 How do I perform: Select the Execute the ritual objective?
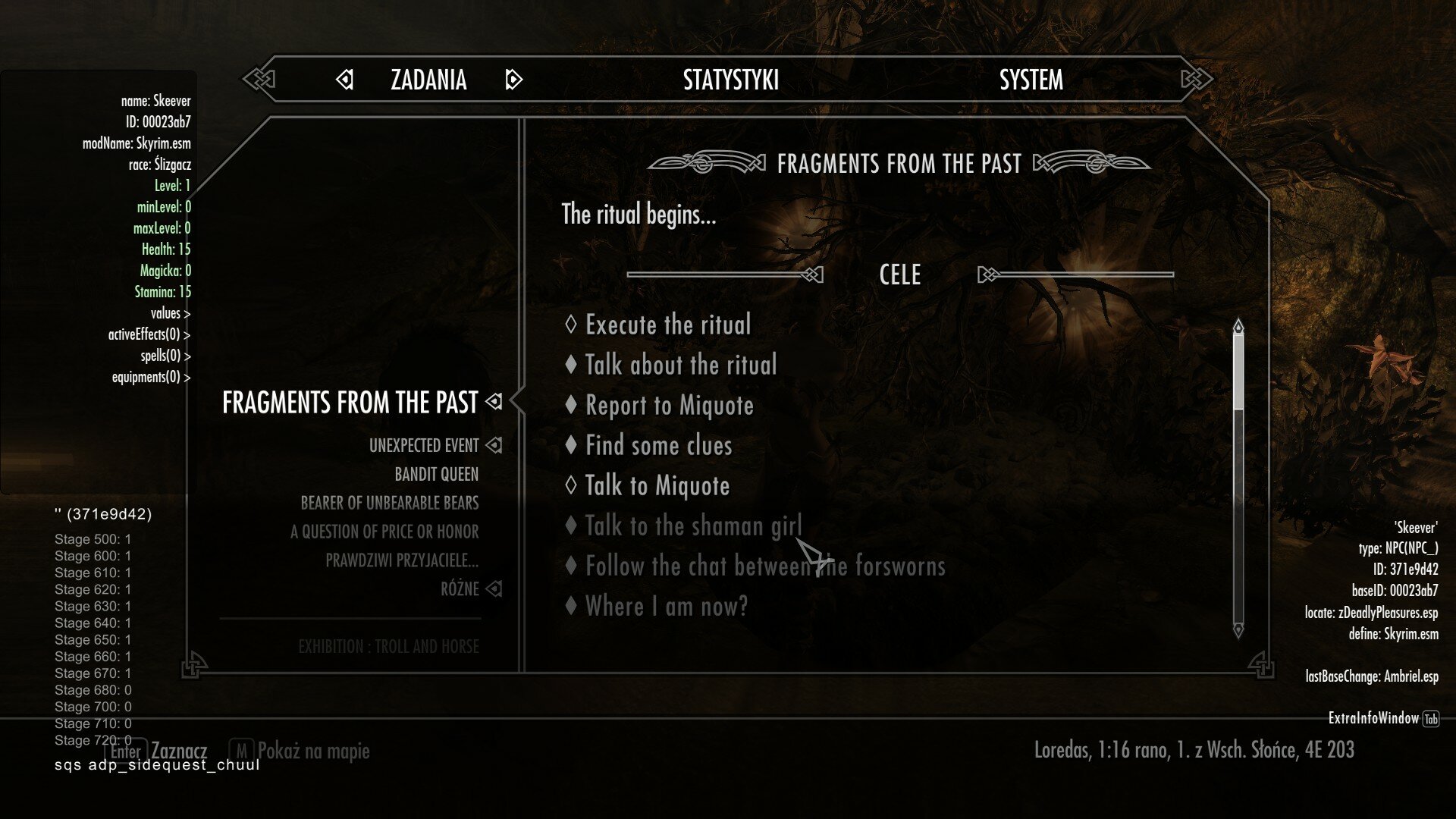tap(667, 325)
